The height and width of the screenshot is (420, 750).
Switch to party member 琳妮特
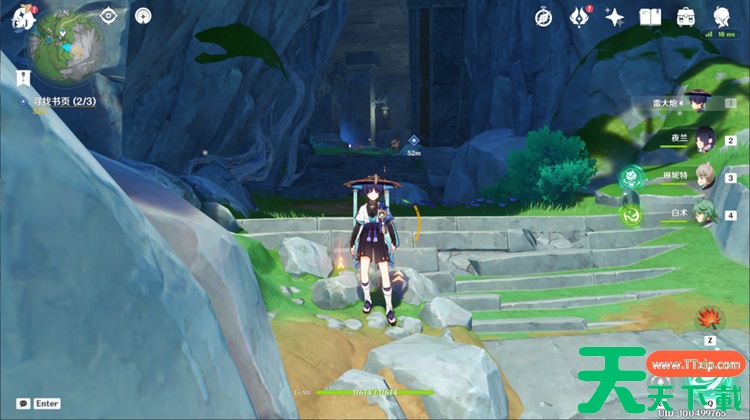coord(706,176)
